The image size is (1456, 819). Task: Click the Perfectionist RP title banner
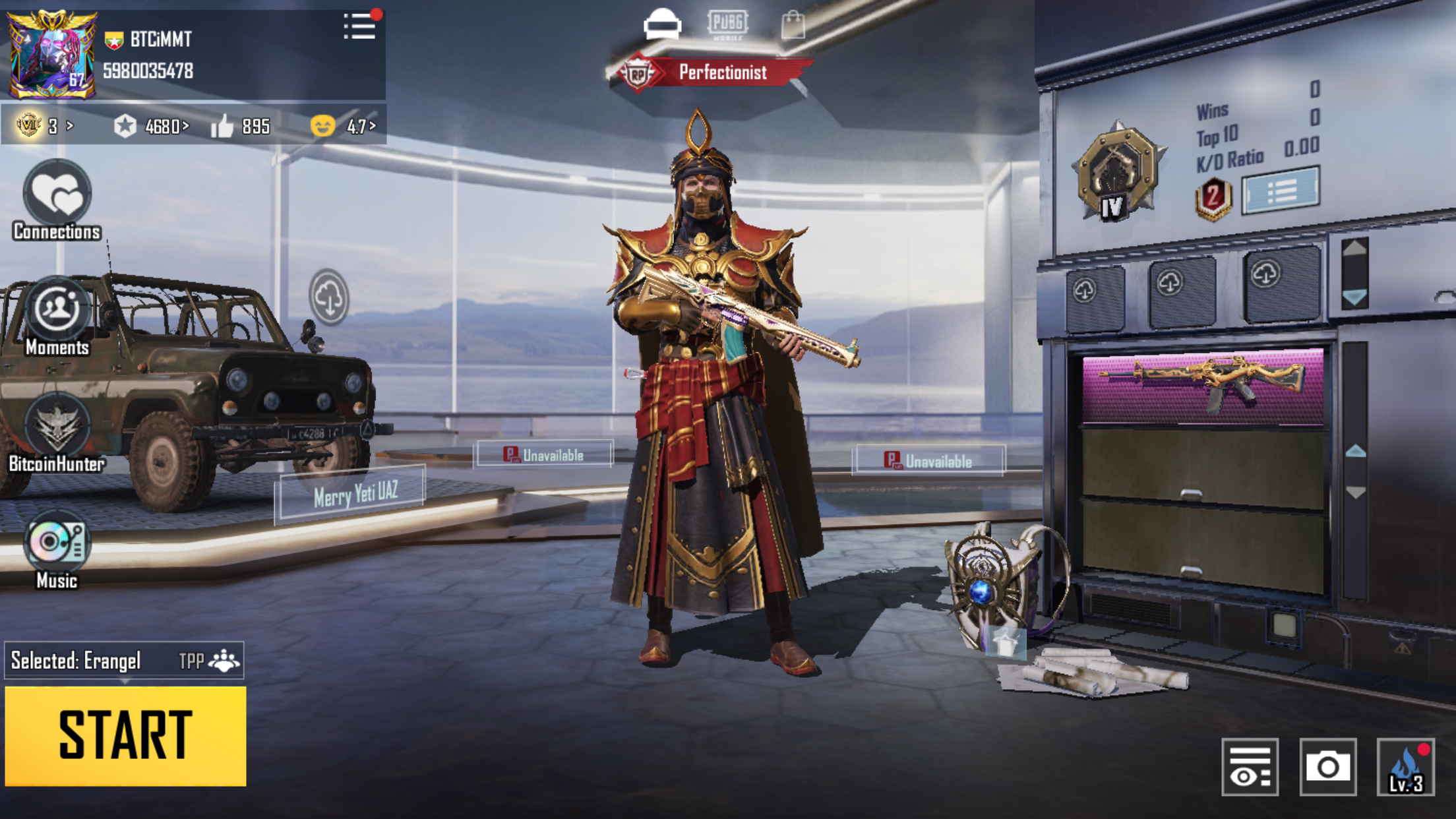pos(711,73)
